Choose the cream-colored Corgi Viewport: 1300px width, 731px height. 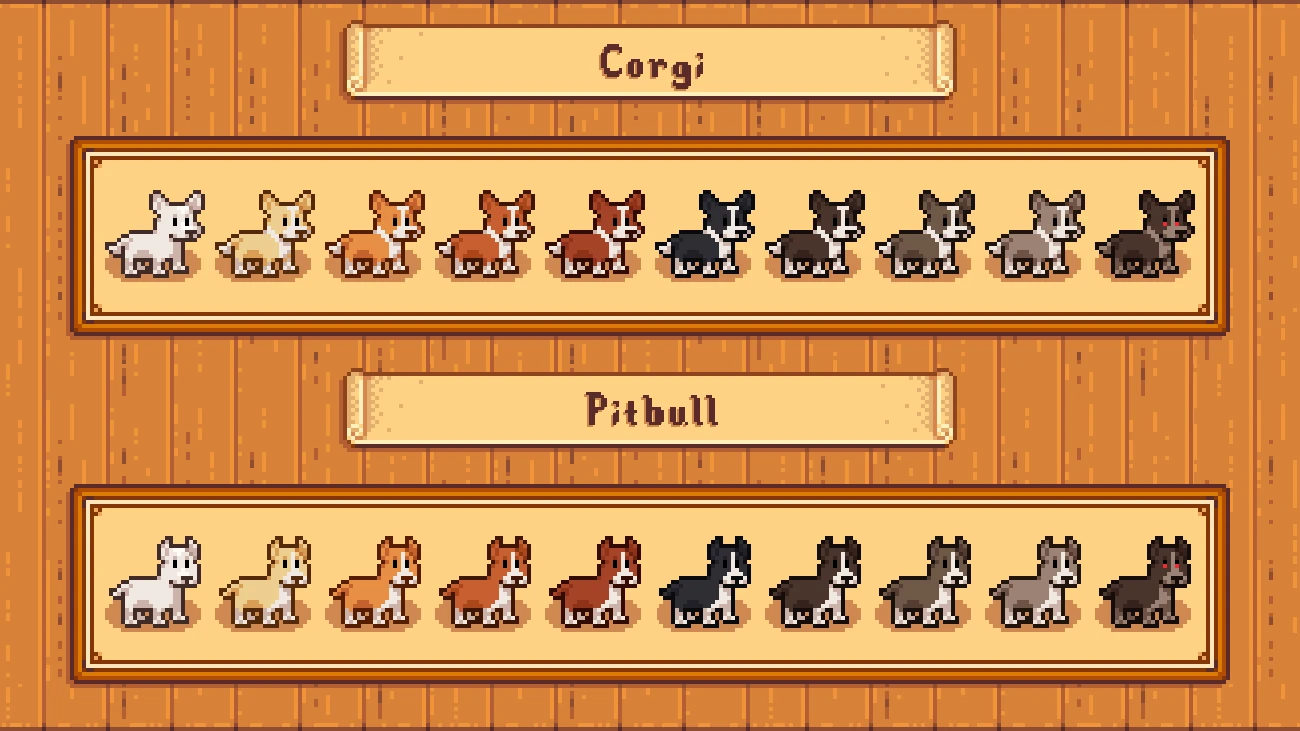267,236
